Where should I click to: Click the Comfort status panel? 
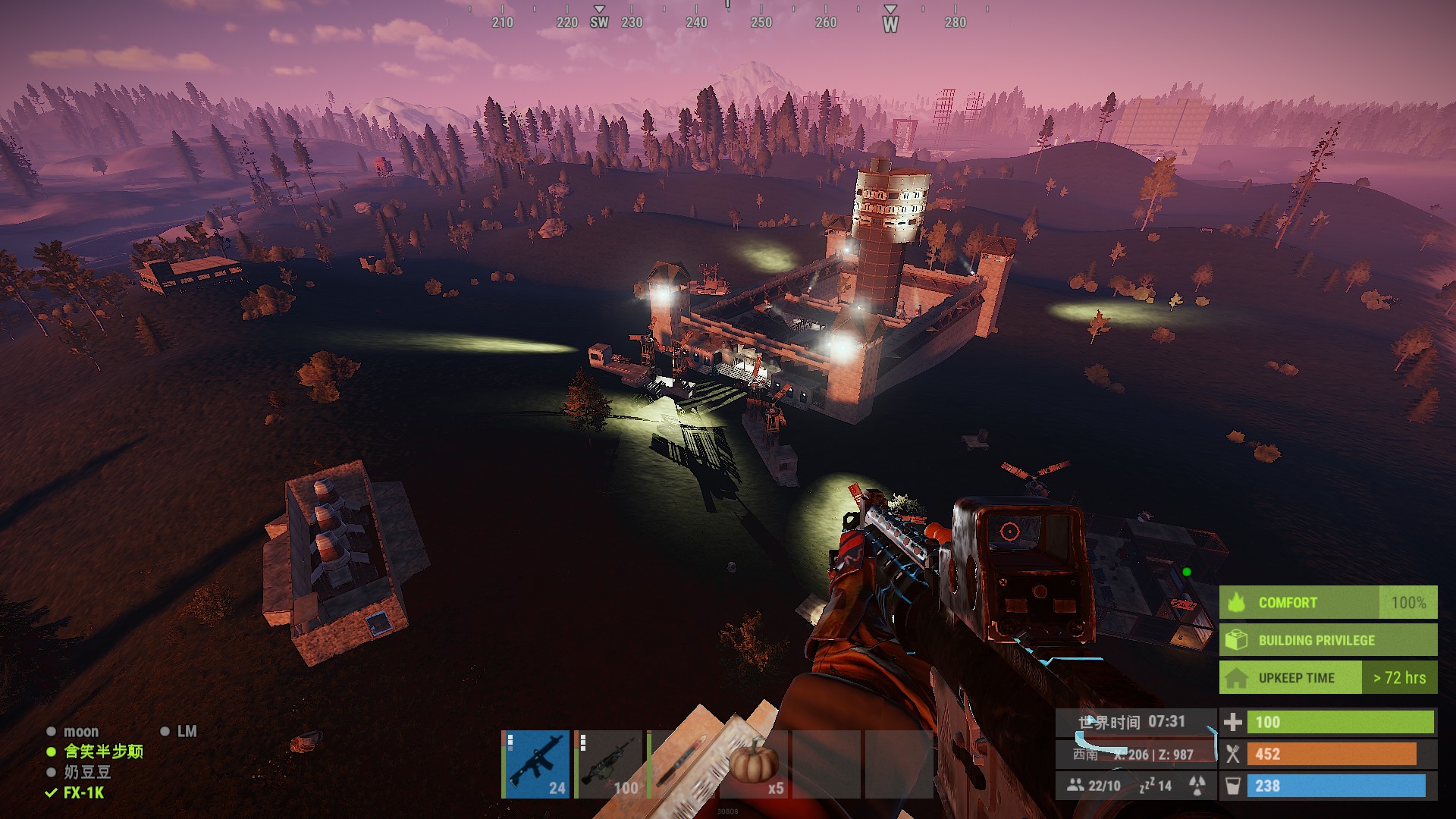point(1327,603)
